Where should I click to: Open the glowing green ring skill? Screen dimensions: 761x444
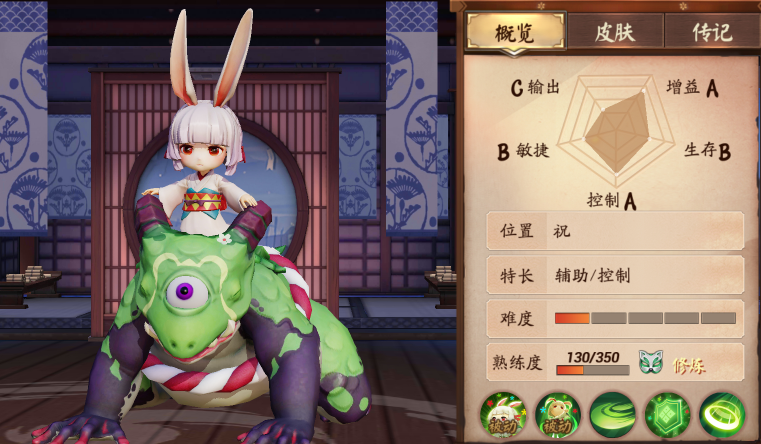[x=720, y=416]
